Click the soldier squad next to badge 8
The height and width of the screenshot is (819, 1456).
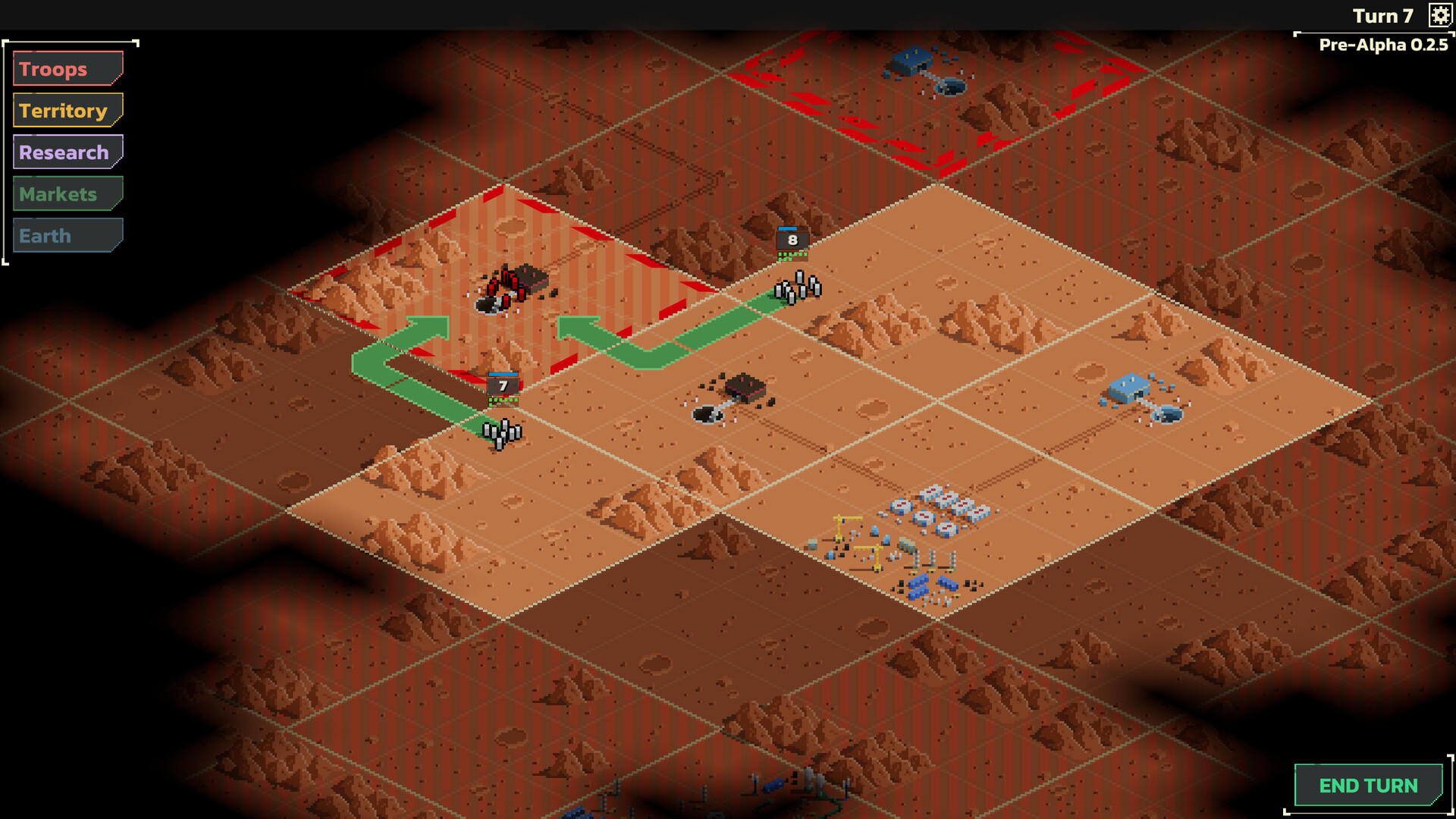tap(796, 288)
